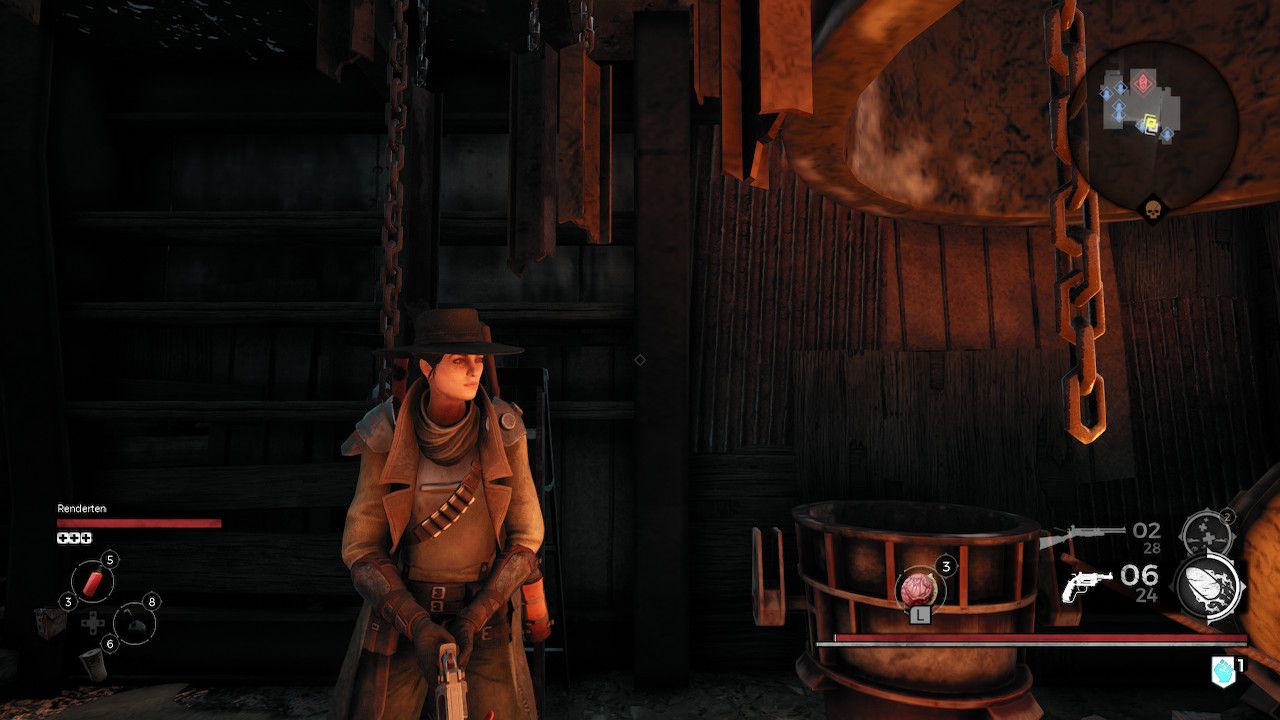Use the pink heart relic

coord(918,588)
